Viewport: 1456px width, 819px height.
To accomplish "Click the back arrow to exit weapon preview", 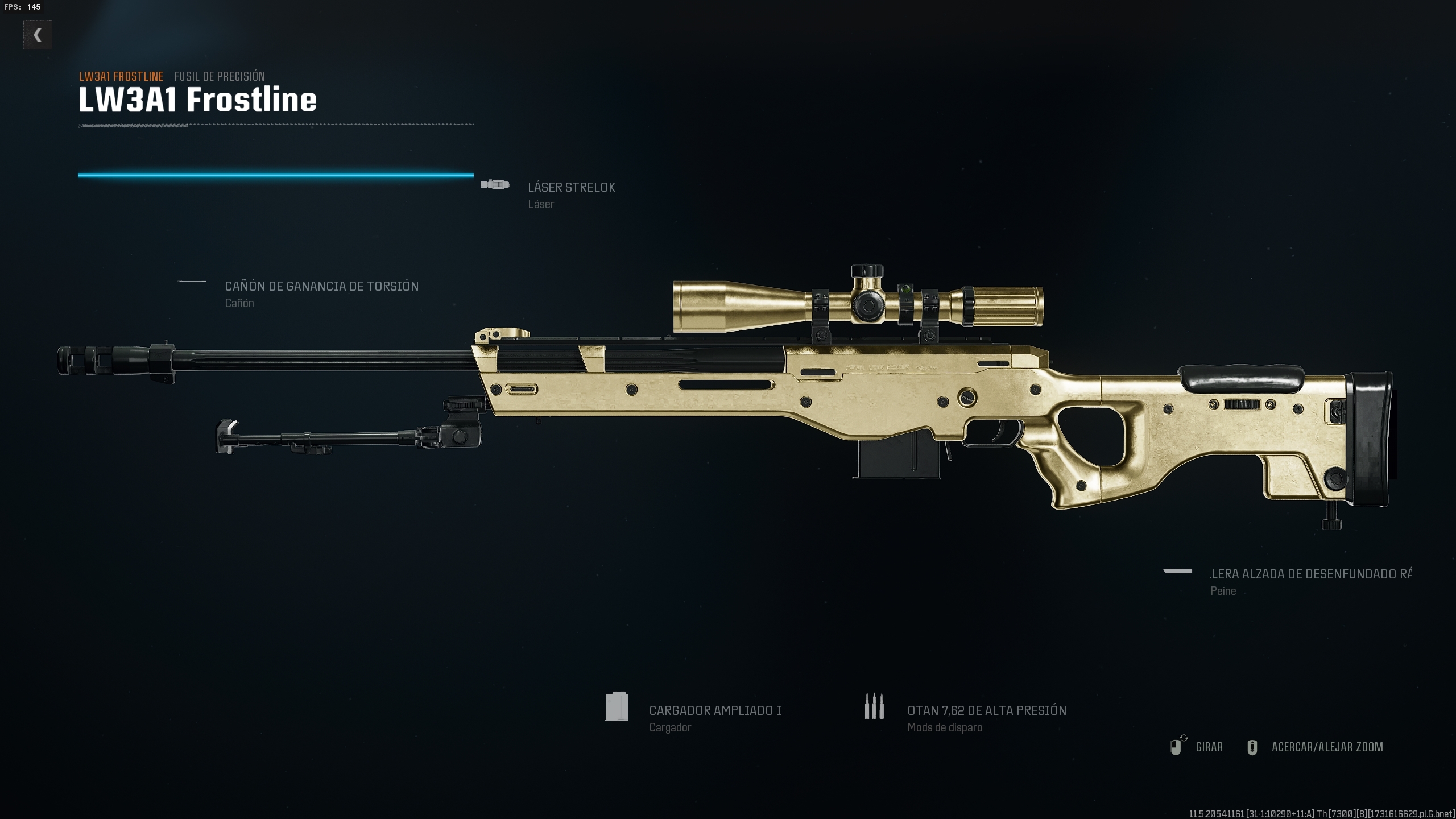I will (38, 35).
